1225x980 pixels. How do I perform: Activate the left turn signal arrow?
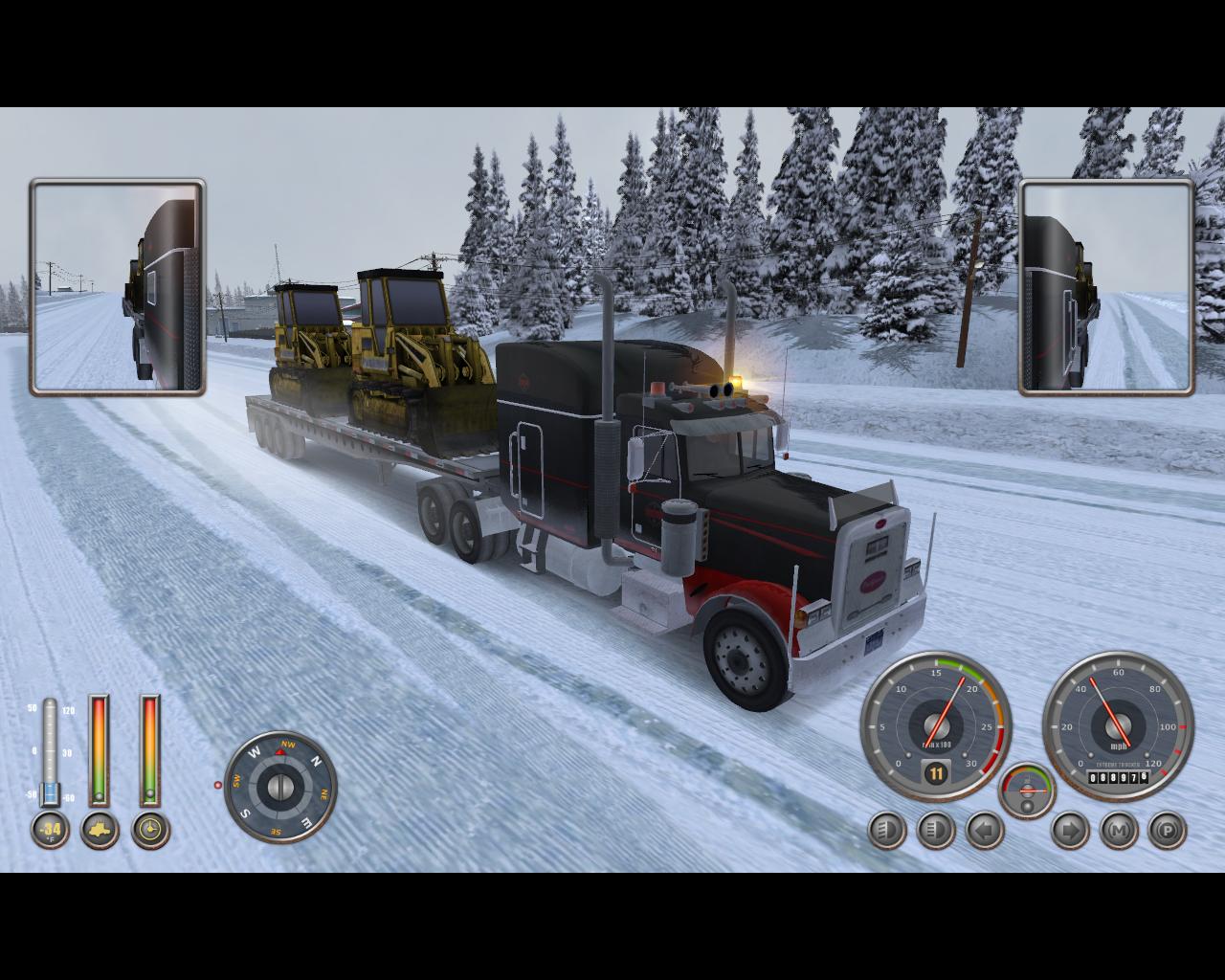coord(985,830)
